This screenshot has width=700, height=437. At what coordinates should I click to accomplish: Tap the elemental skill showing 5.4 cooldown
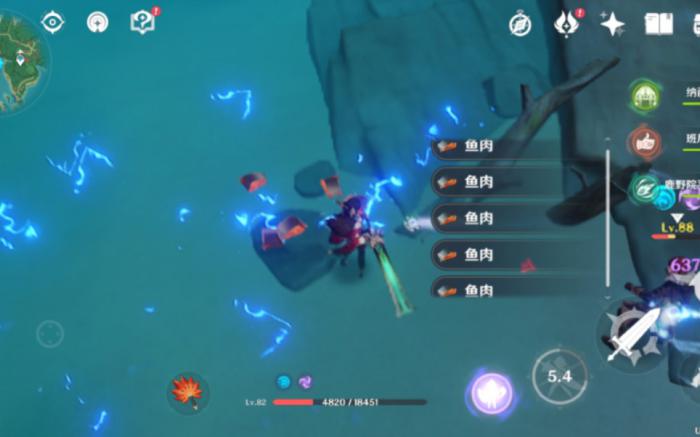(559, 376)
